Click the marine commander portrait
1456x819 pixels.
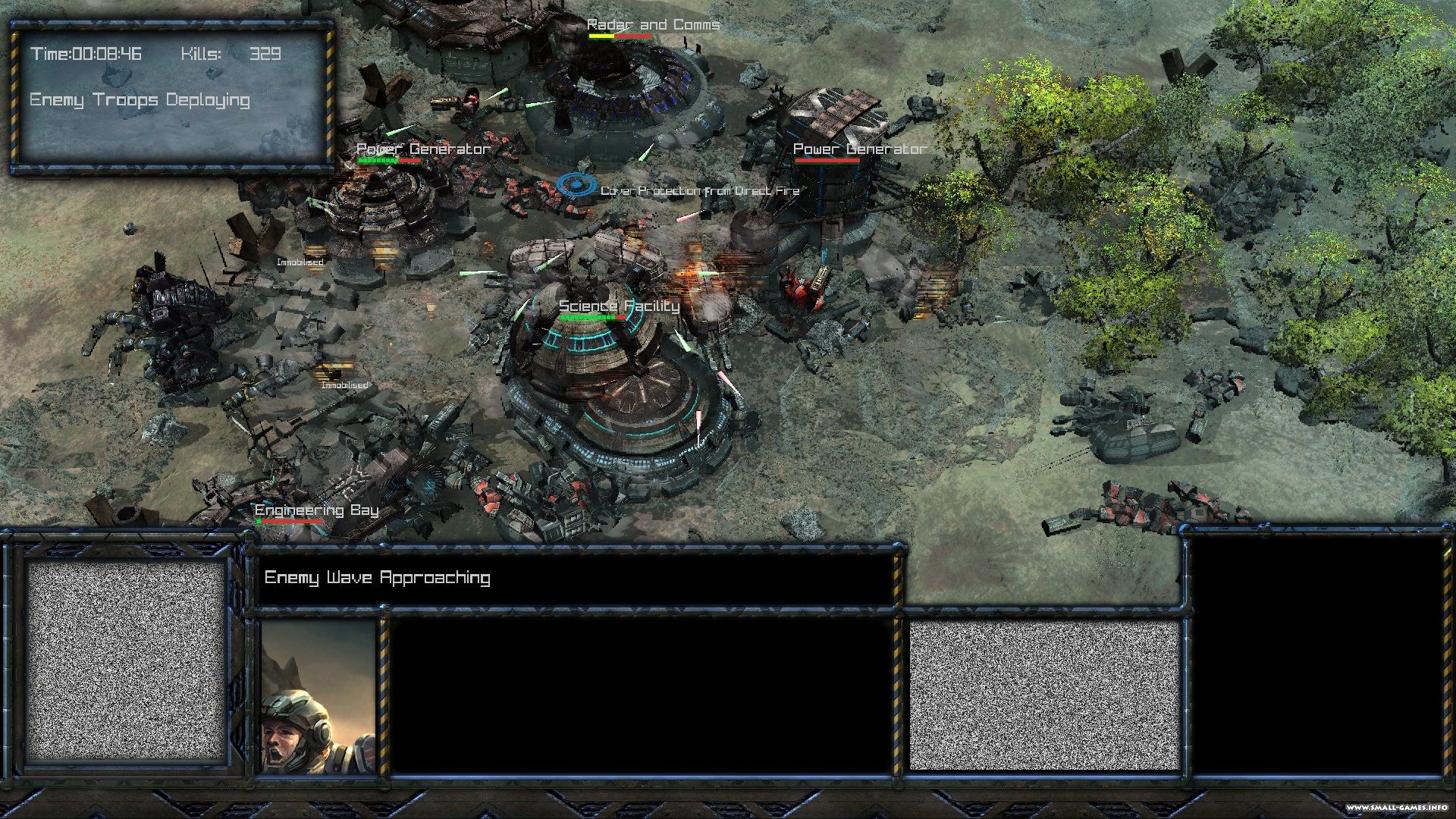[318, 696]
